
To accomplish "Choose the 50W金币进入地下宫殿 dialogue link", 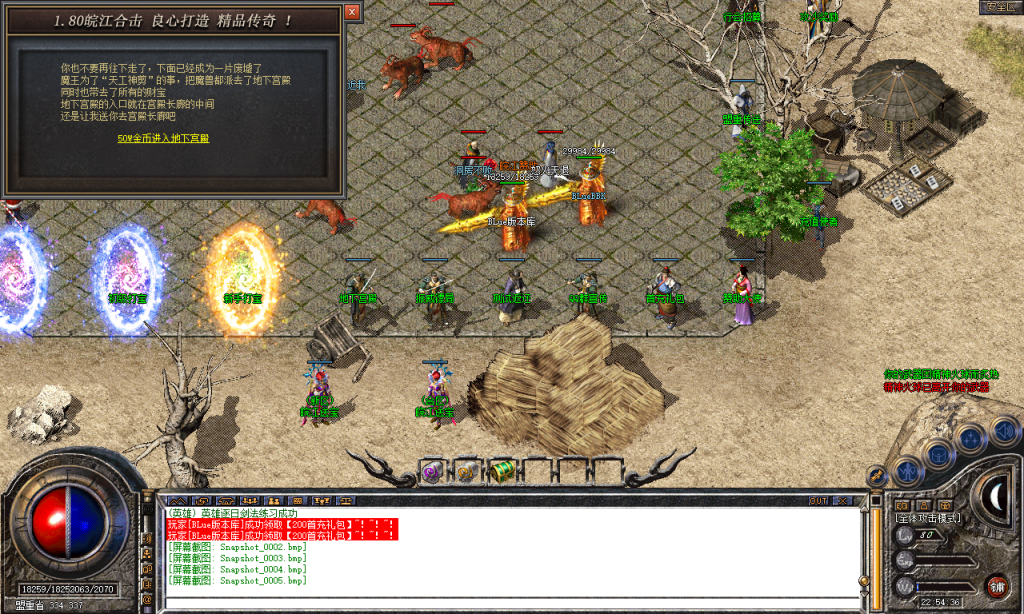I will 163,138.
